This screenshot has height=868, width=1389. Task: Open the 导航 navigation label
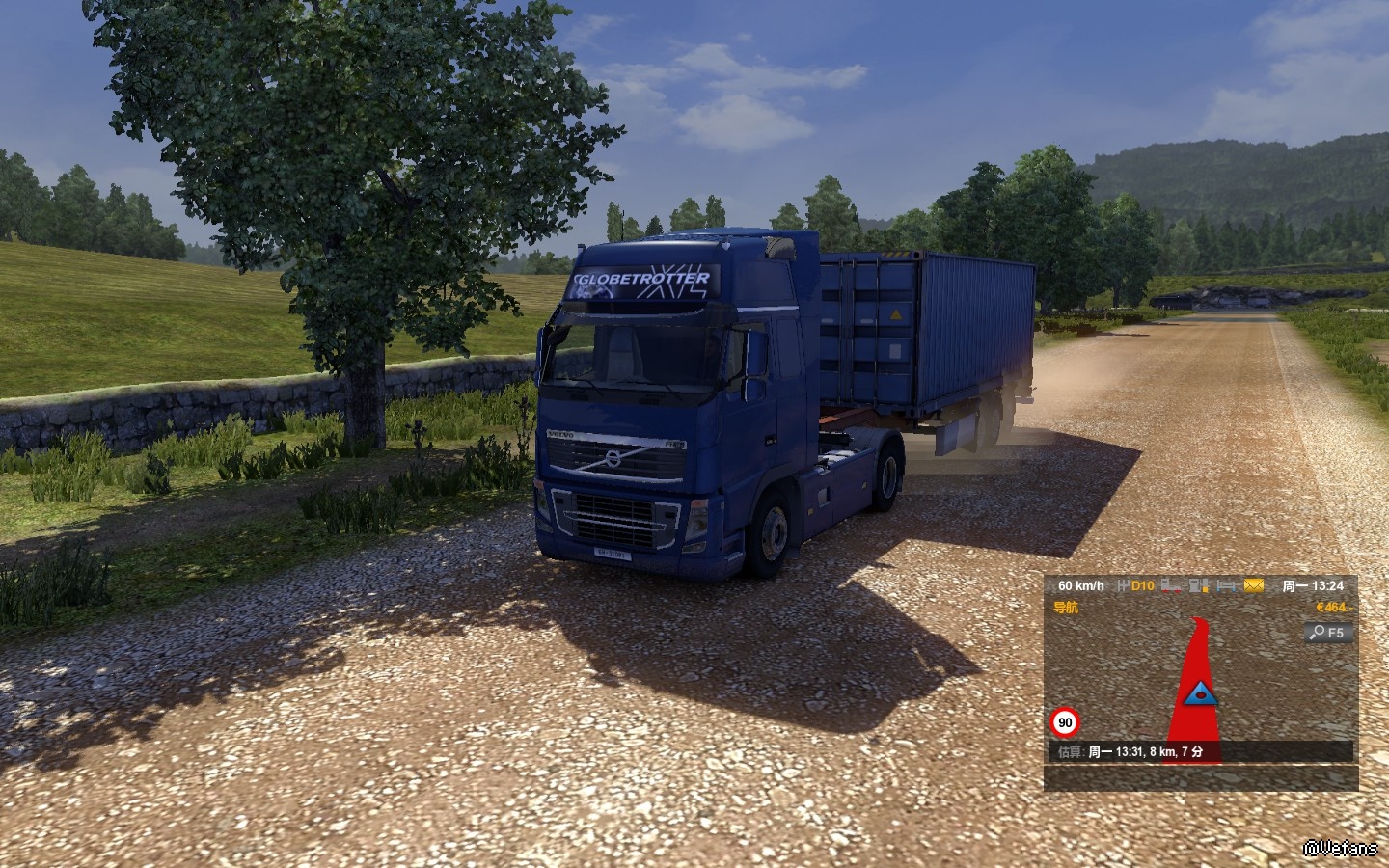pyautogui.click(x=1066, y=608)
